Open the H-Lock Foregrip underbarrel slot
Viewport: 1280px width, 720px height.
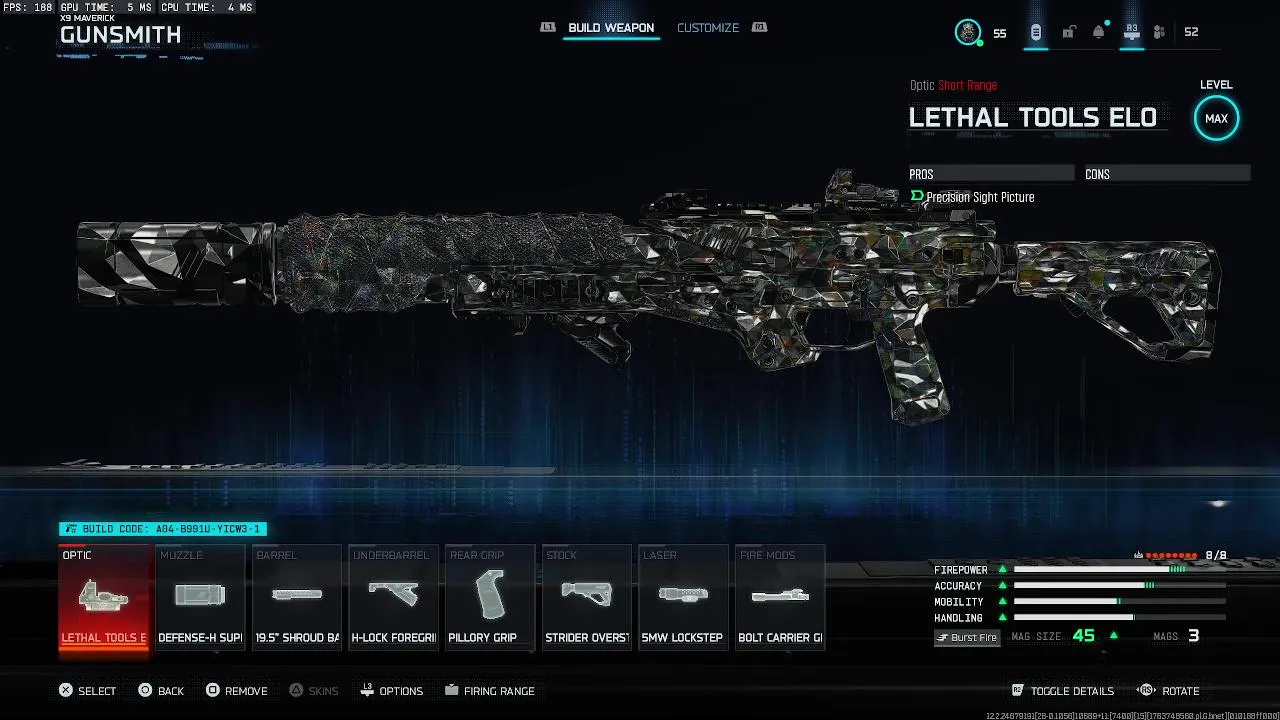pyautogui.click(x=393, y=598)
